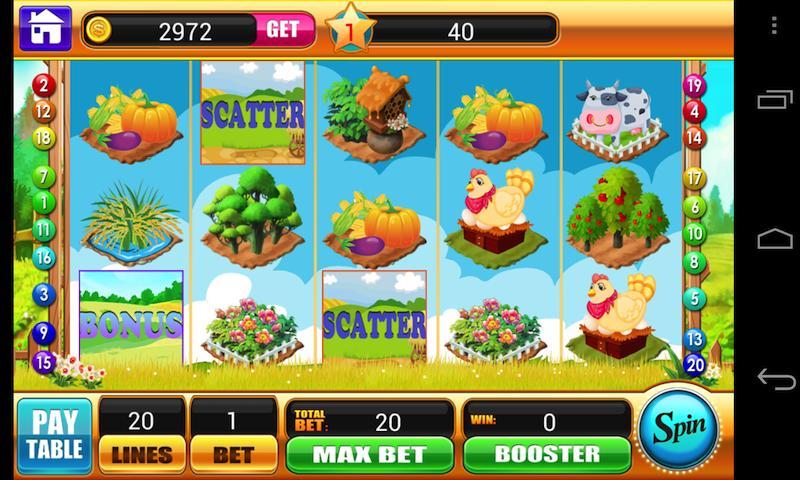The image size is (800, 480).
Task: Activate Max Bet
Action: click(x=370, y=453)
